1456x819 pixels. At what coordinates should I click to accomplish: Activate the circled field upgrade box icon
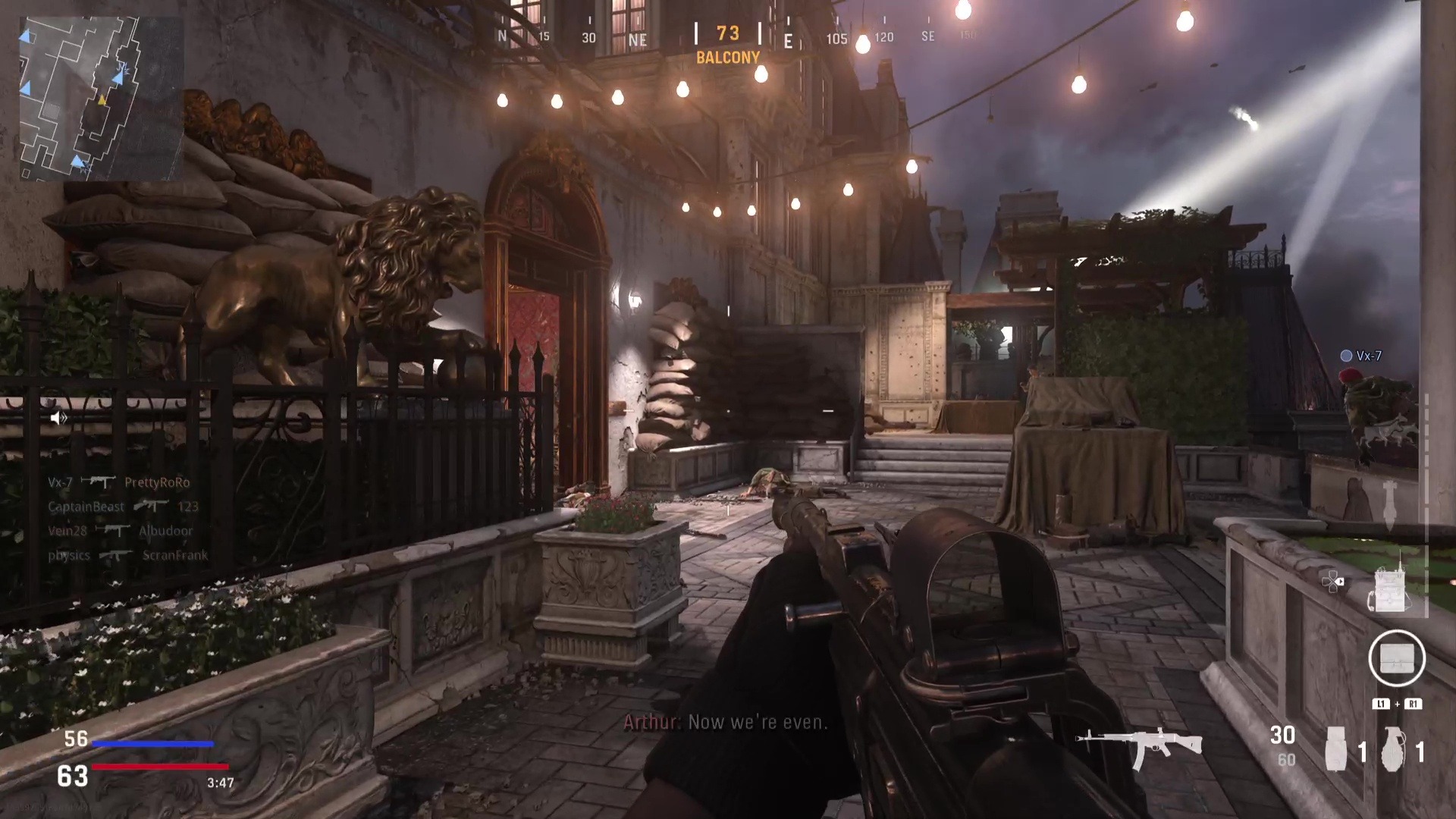pos(1397,658)
